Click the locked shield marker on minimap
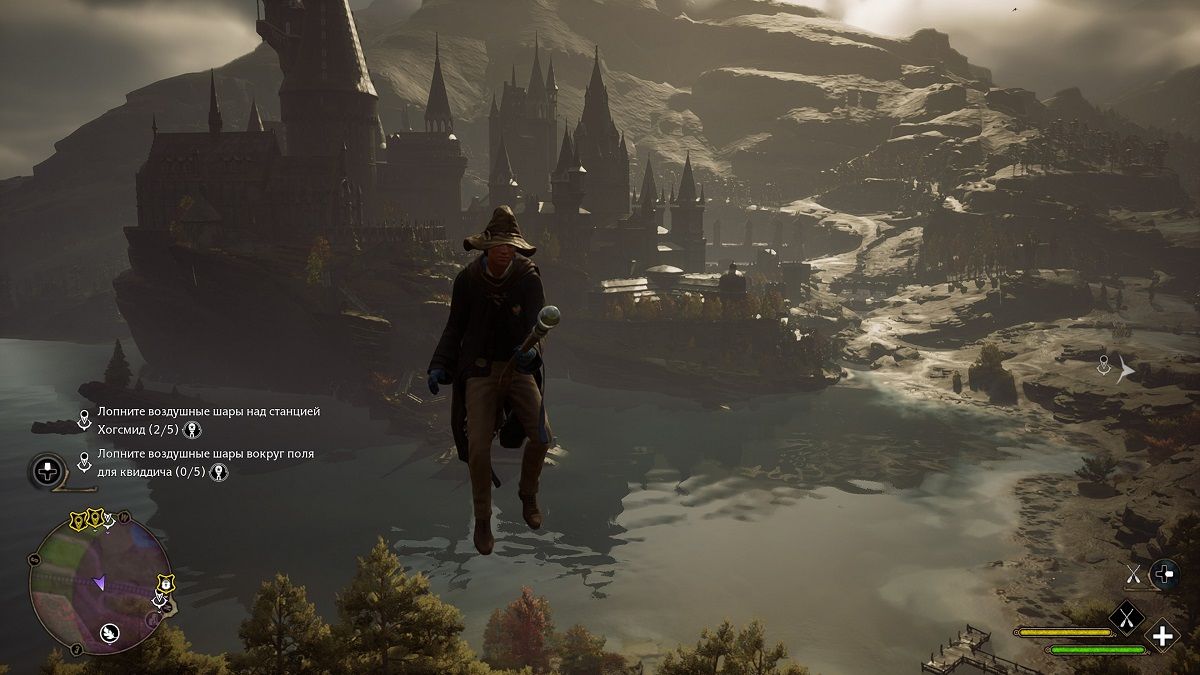The width and height of the screenshot is (1200, 675). point(165,583)
